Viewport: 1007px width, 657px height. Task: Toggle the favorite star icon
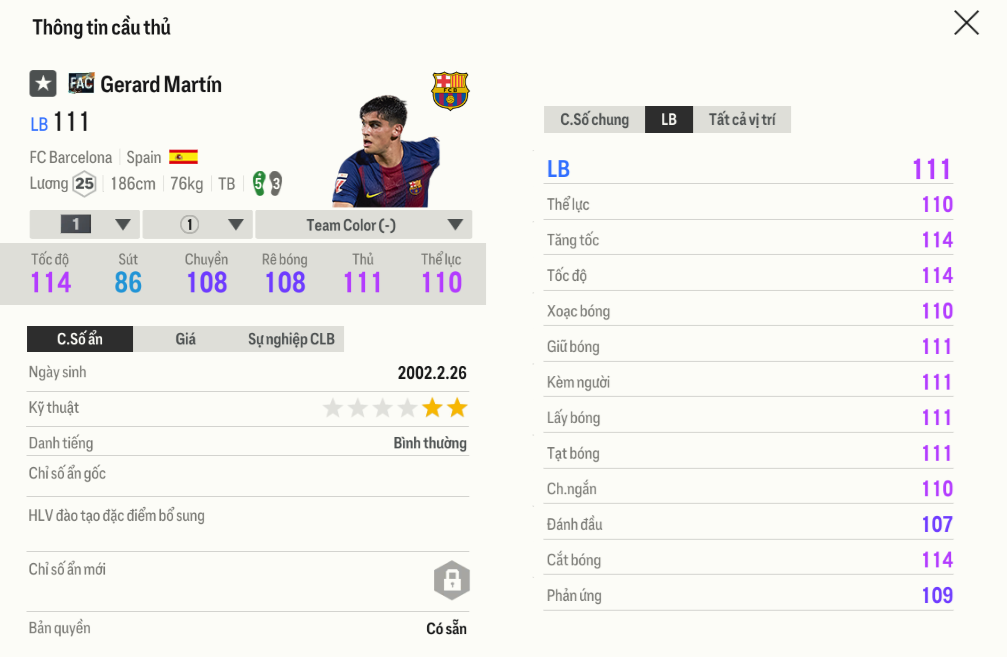[x=43, y=84]
